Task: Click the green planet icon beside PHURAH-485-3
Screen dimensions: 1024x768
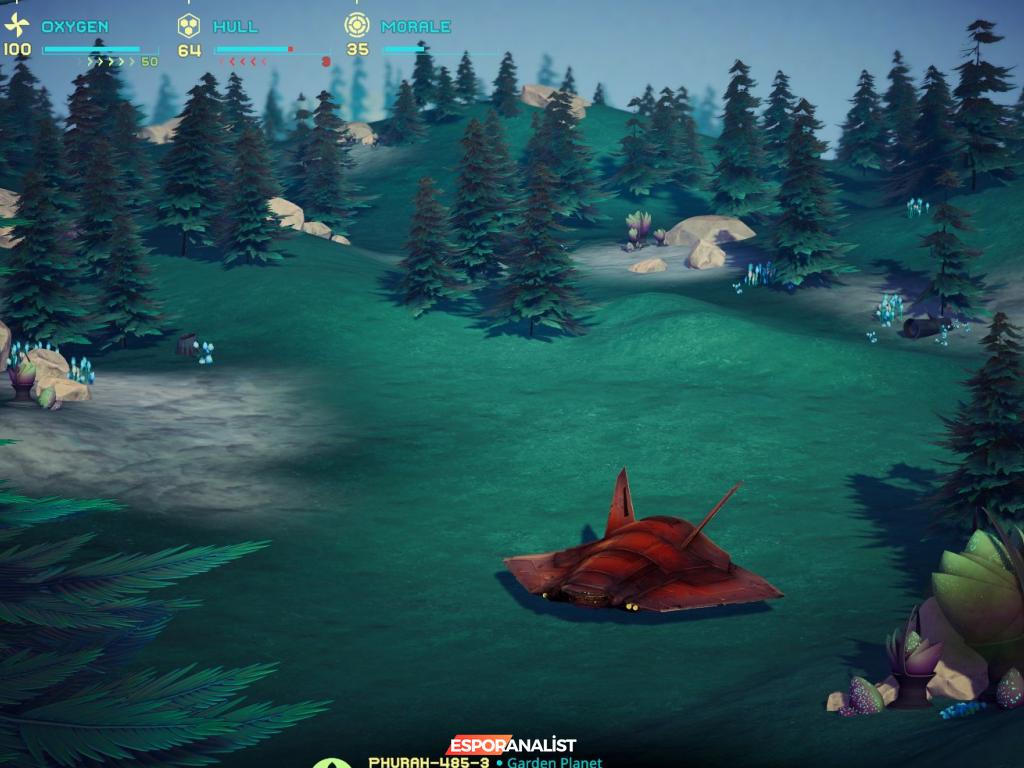Action: 332,763
